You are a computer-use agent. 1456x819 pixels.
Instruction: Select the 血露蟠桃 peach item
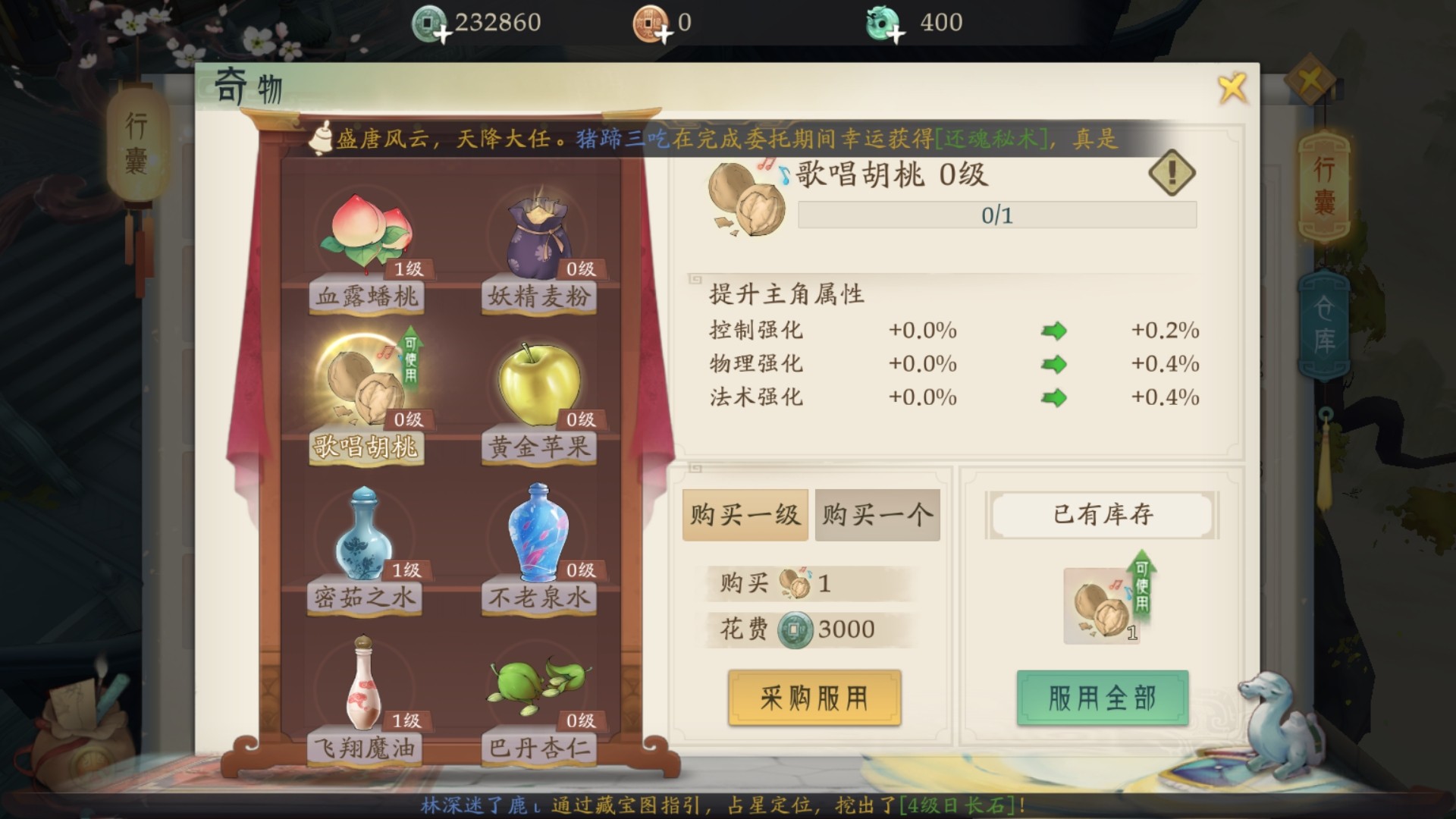tap(367, 235)
